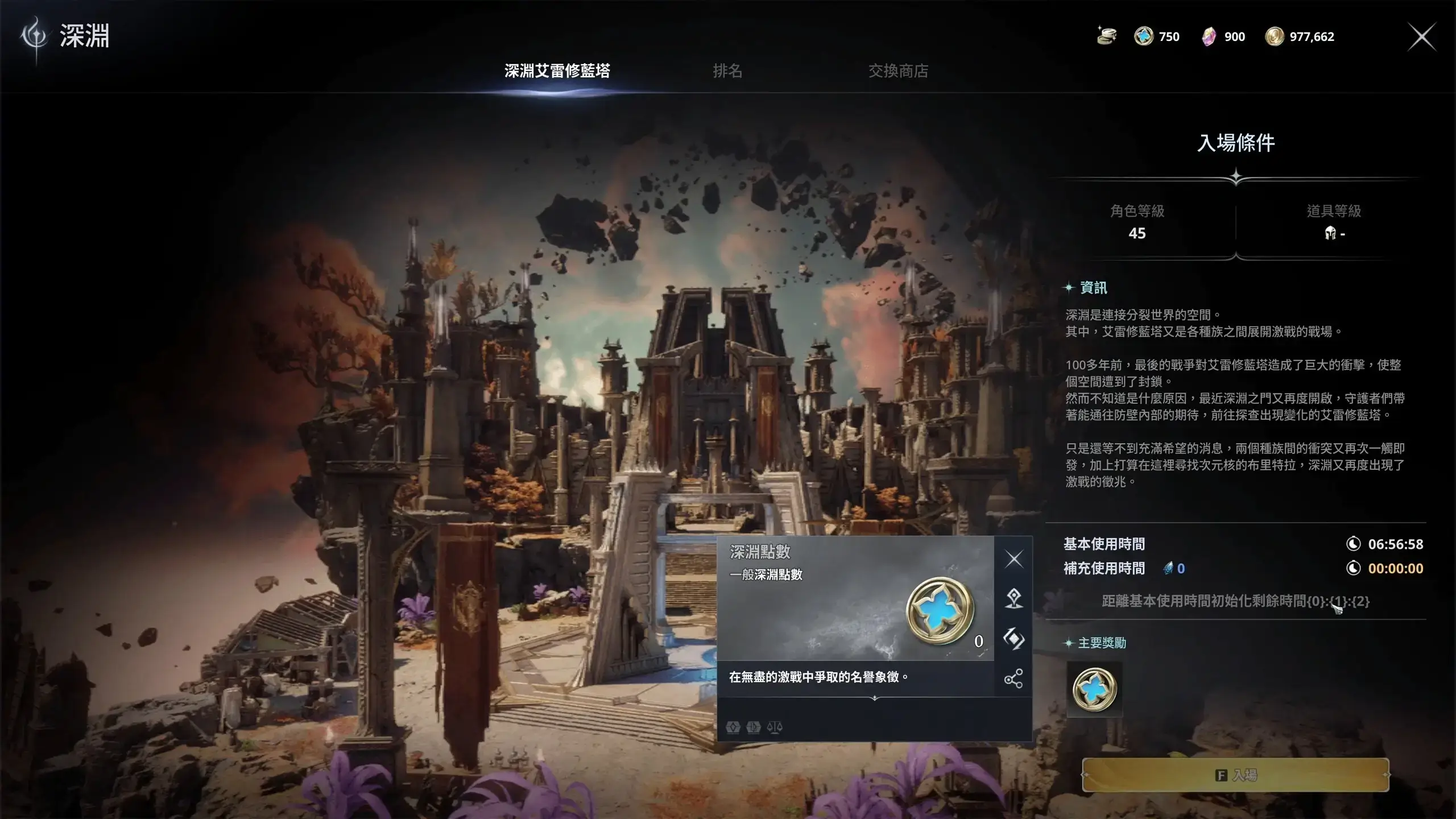Click the reward coin under 主要獎勵
The image size is (1456, 819).
tap(1095, 689)
